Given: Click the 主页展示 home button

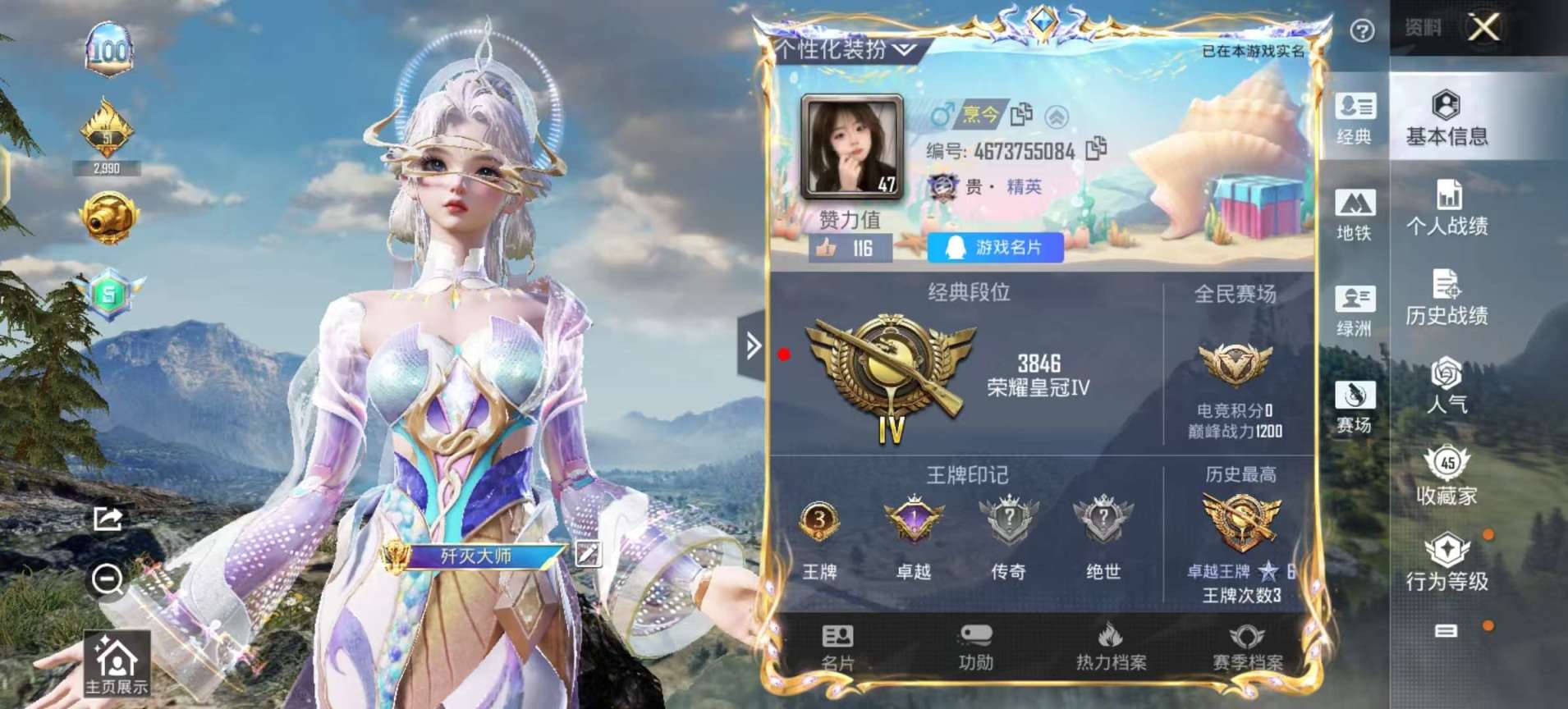Looking at the screenshot, I should pos(117,665).
